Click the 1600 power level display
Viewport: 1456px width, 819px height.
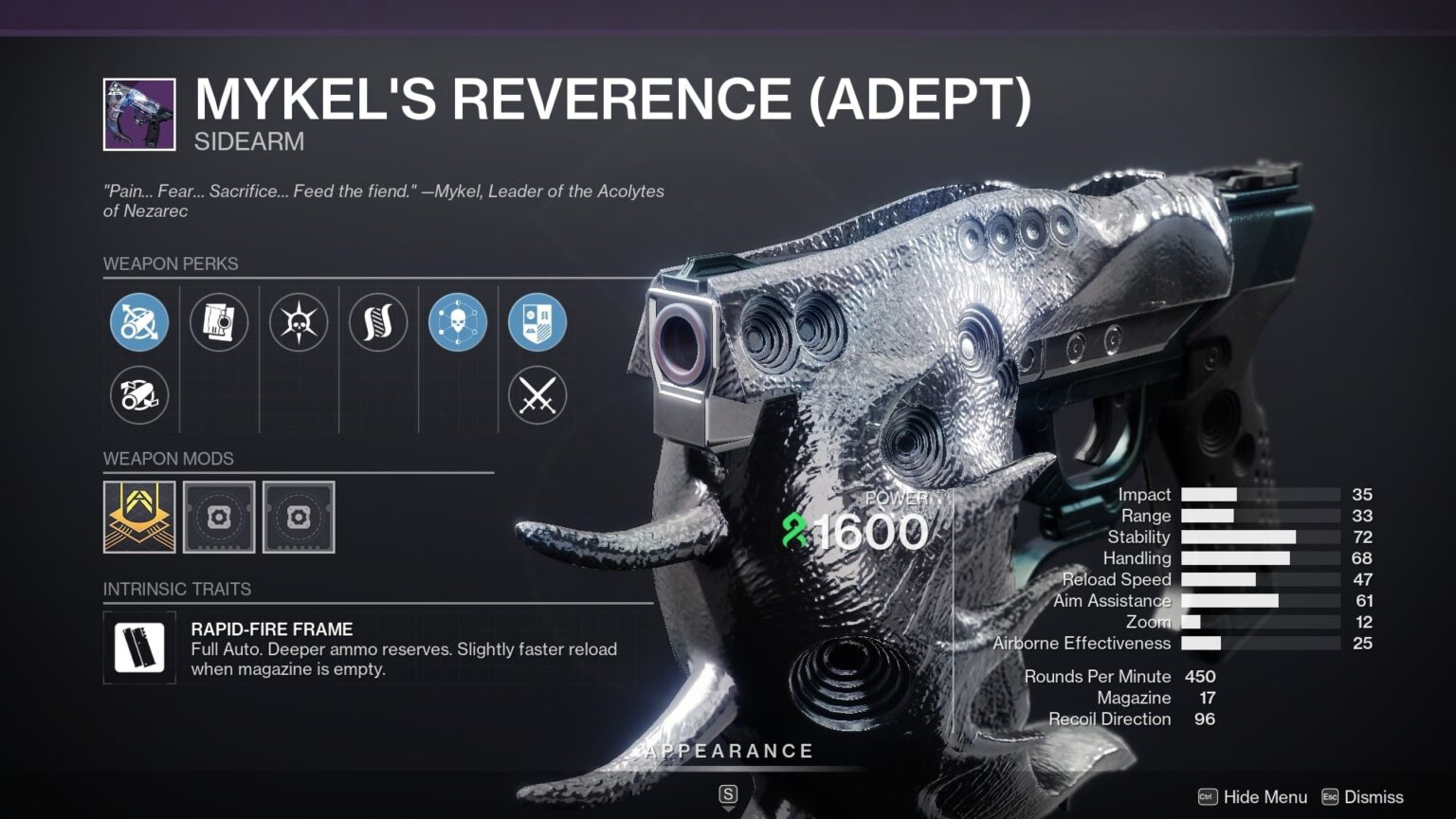tap(874, 533)
